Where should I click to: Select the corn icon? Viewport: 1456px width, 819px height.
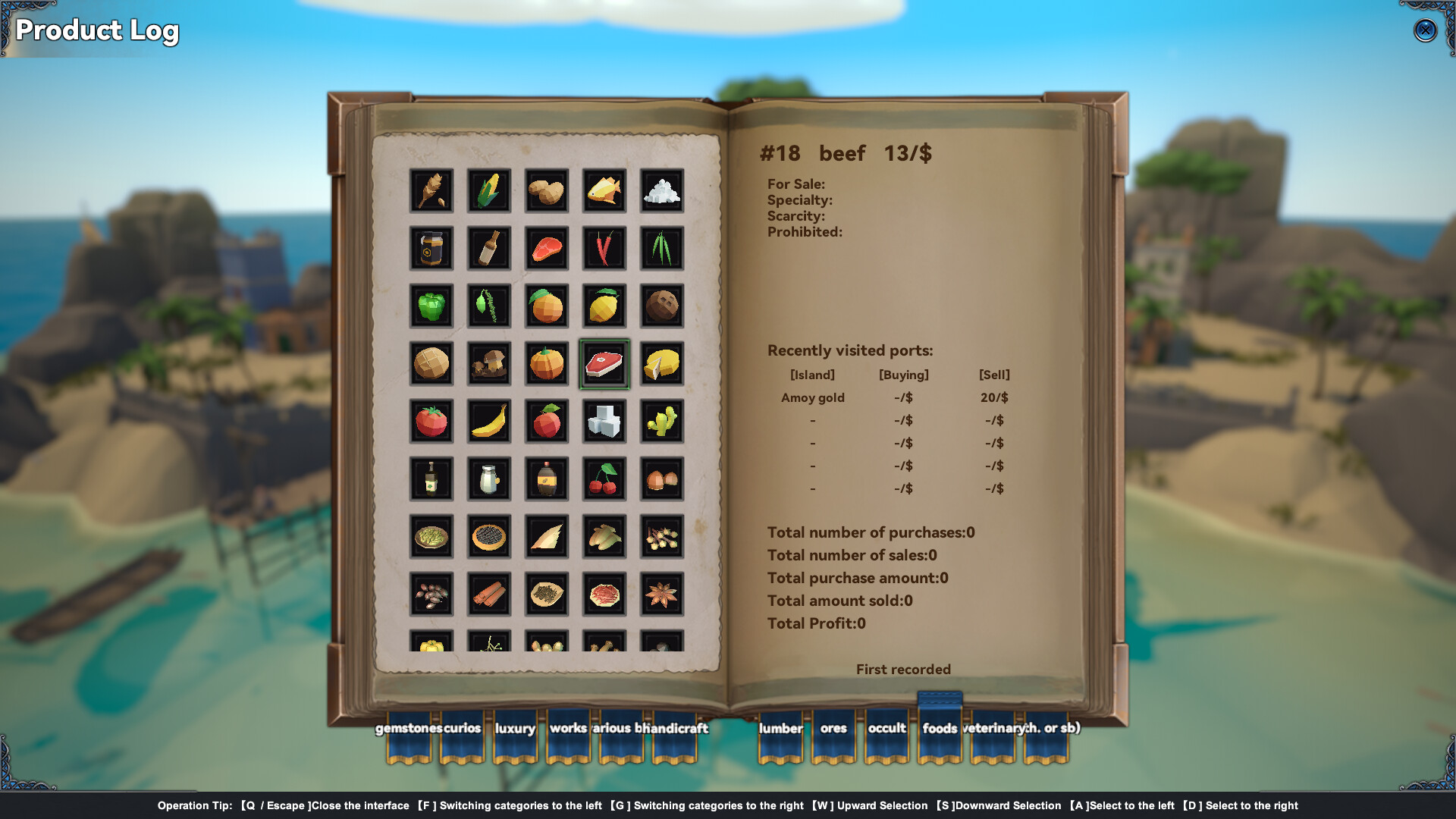(x=489, y=191)
